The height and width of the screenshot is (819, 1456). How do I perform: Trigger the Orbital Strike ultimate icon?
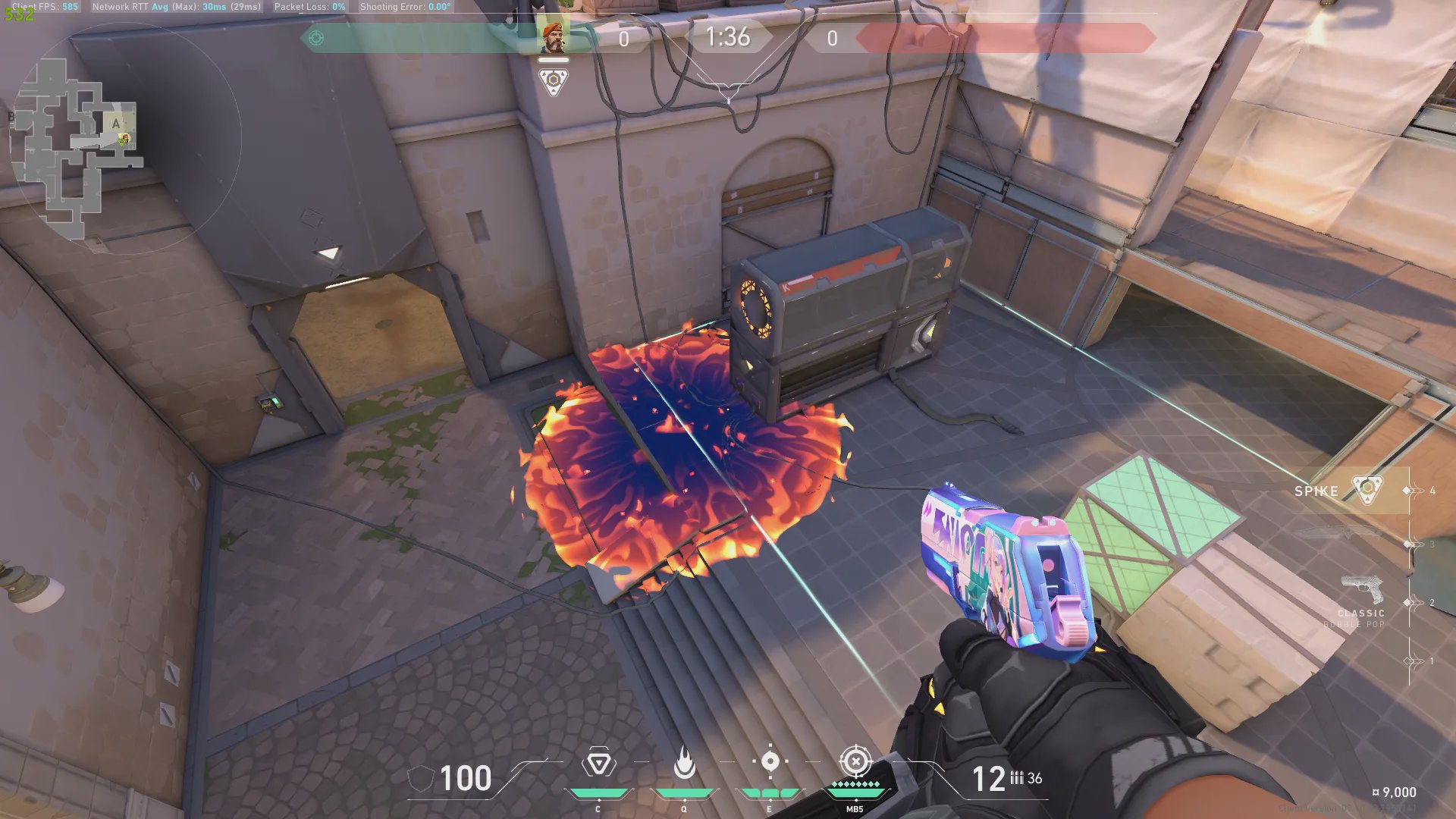[855, 762]
